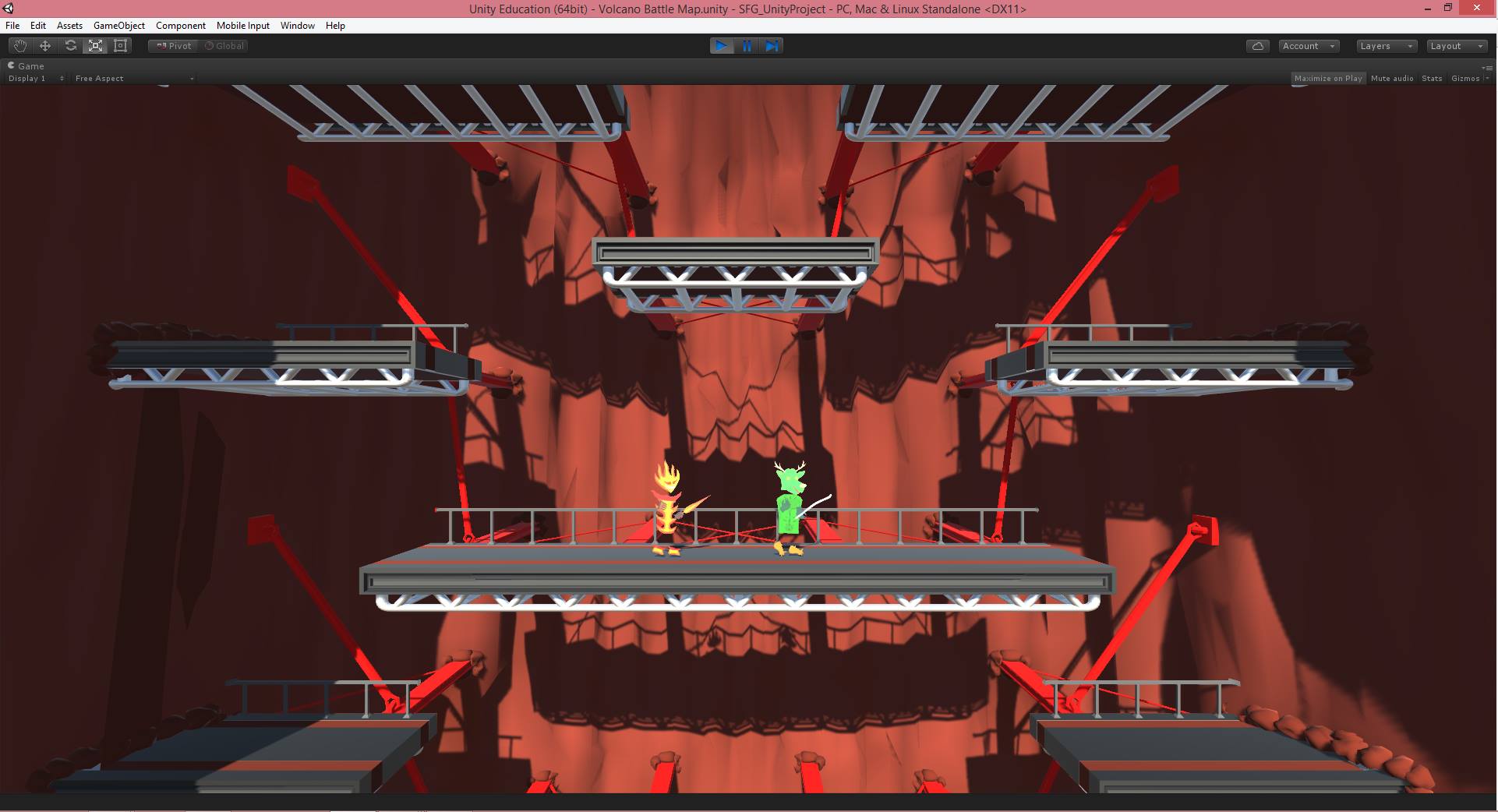
Task: Select the Hand tool
Action: click(x=19, y=46)
